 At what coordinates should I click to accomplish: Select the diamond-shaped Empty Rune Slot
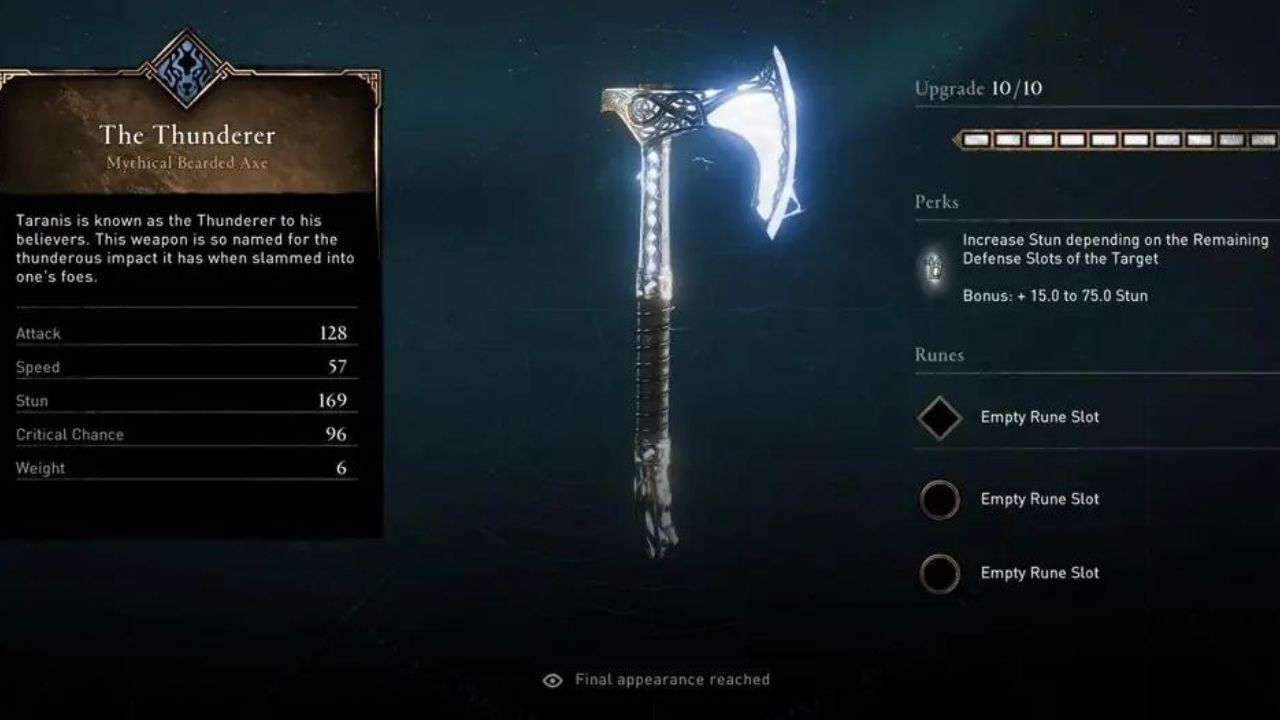click(939, 417)
